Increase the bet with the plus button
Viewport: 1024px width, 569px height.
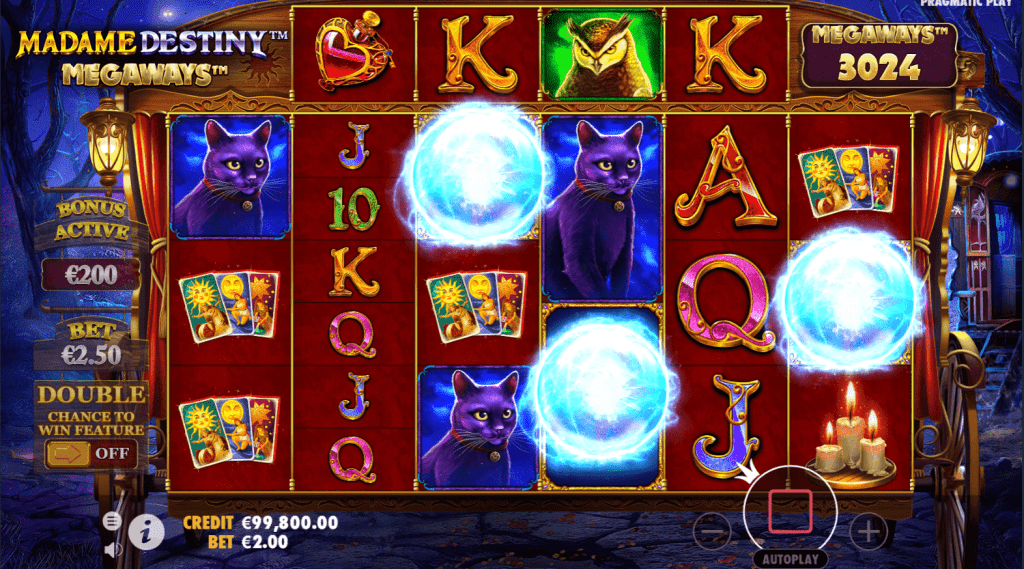tap(867, 530)
